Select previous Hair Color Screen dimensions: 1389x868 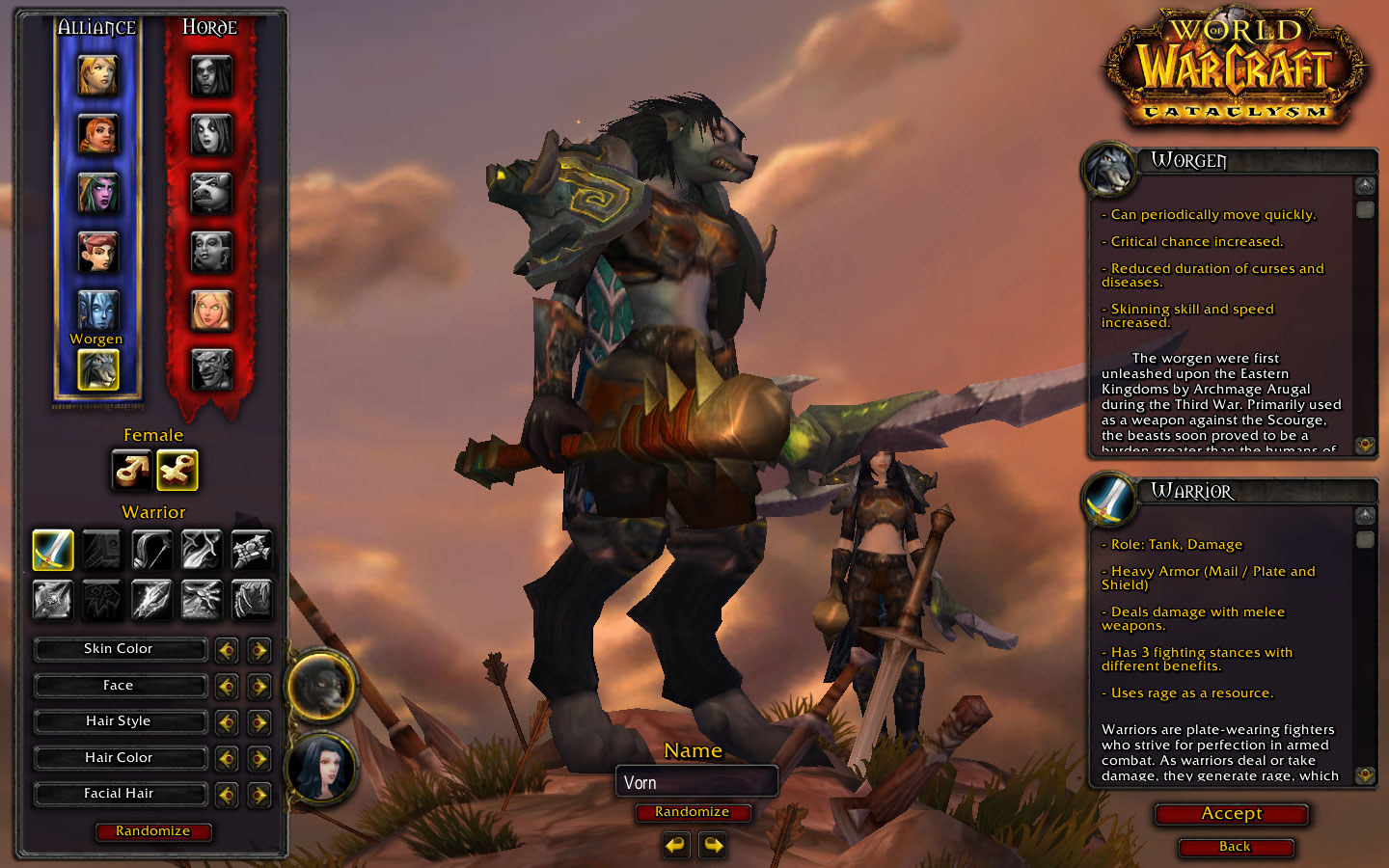[x=227, y=759]
